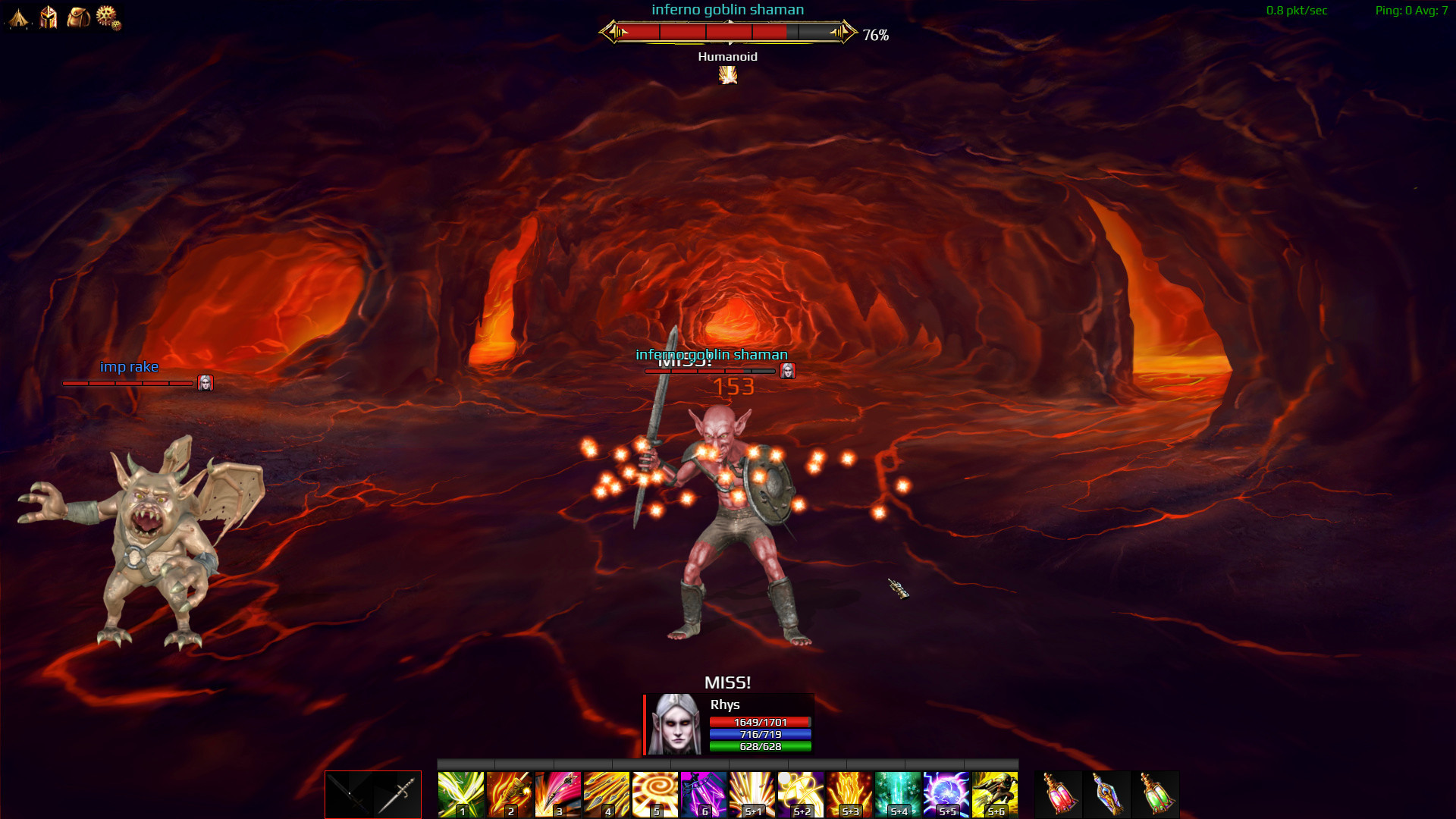Activate the hooded runner skill S+6

(x=995, y=794)
